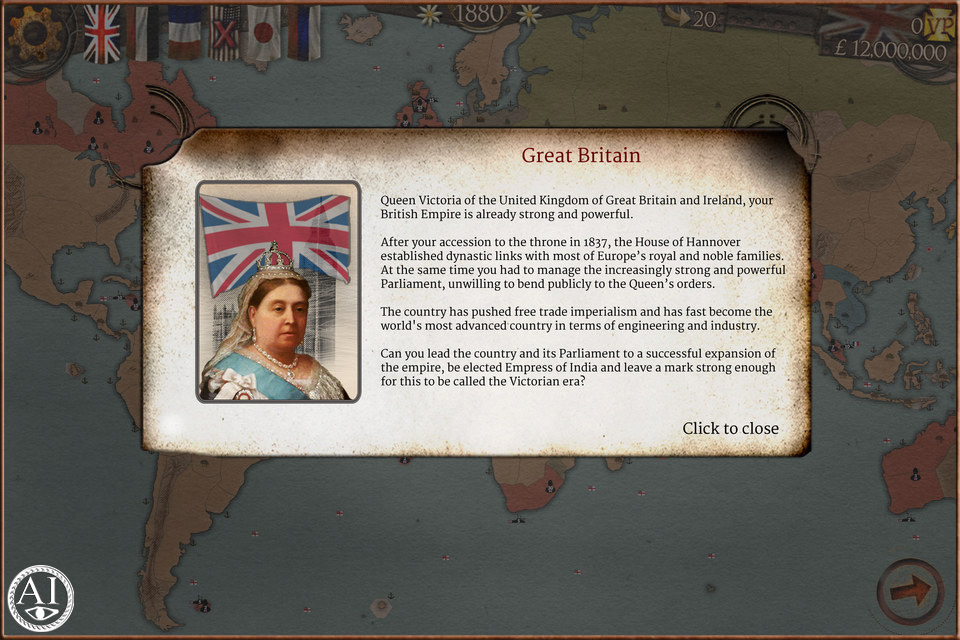The image size is (960, 640).
Task: Advance with the arrow button
Action: (911, 592)
